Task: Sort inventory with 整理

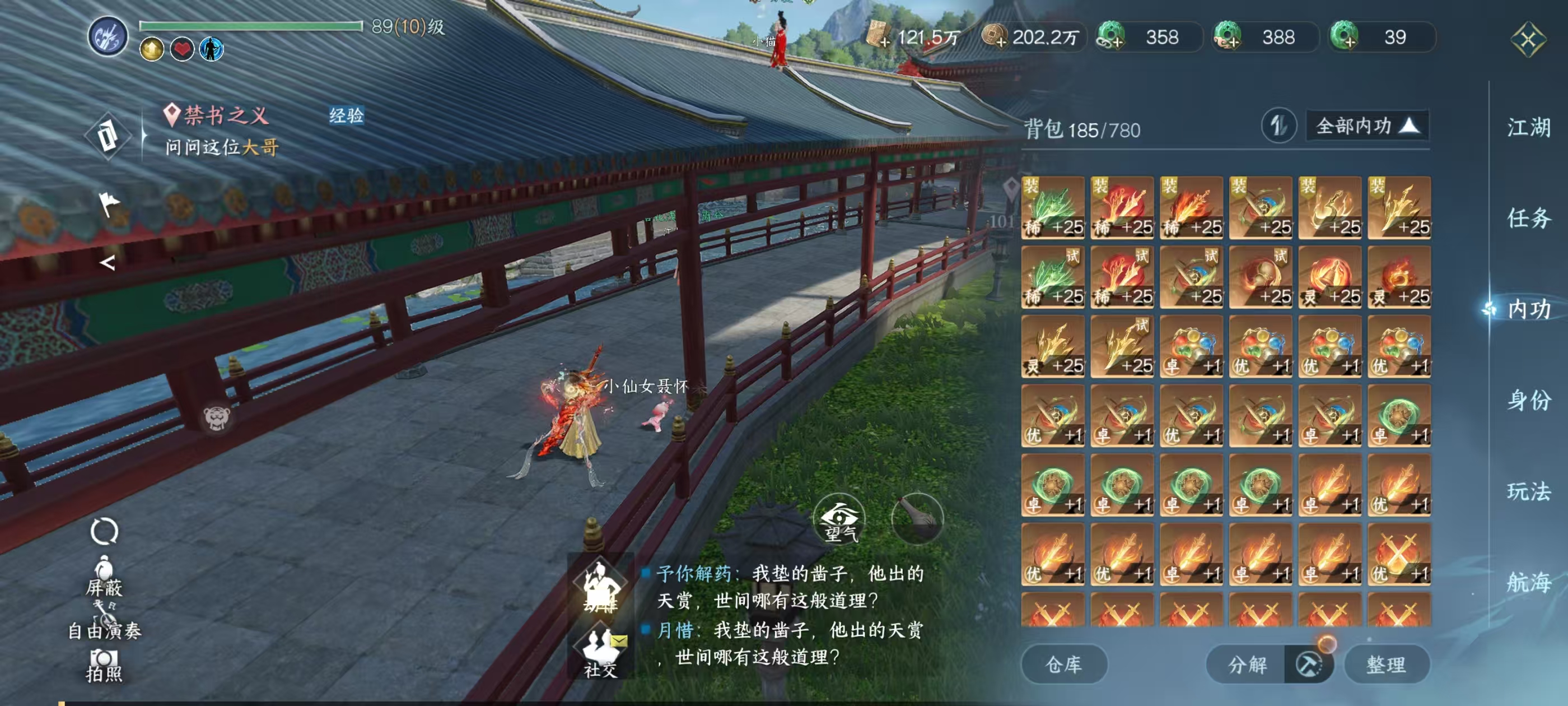Action: (x=1386, y=664)
